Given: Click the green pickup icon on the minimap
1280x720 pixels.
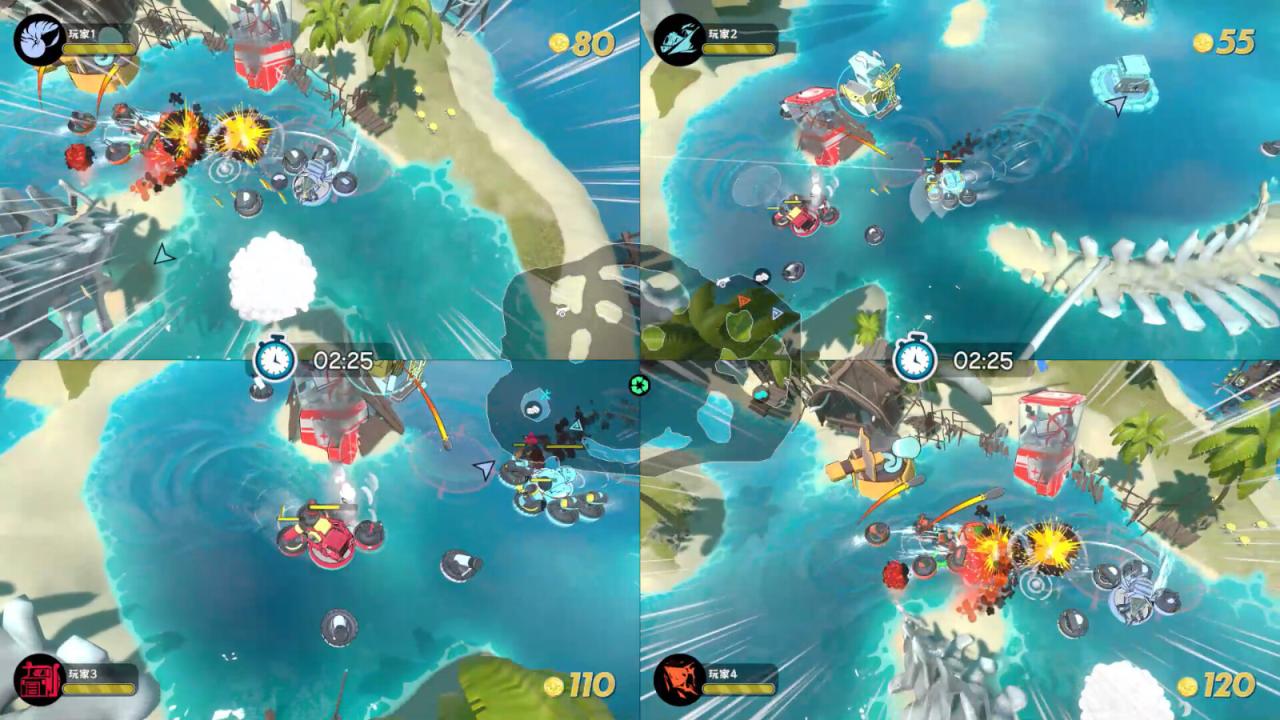Looking at the screenshot, I should click(x=639, y=383).
